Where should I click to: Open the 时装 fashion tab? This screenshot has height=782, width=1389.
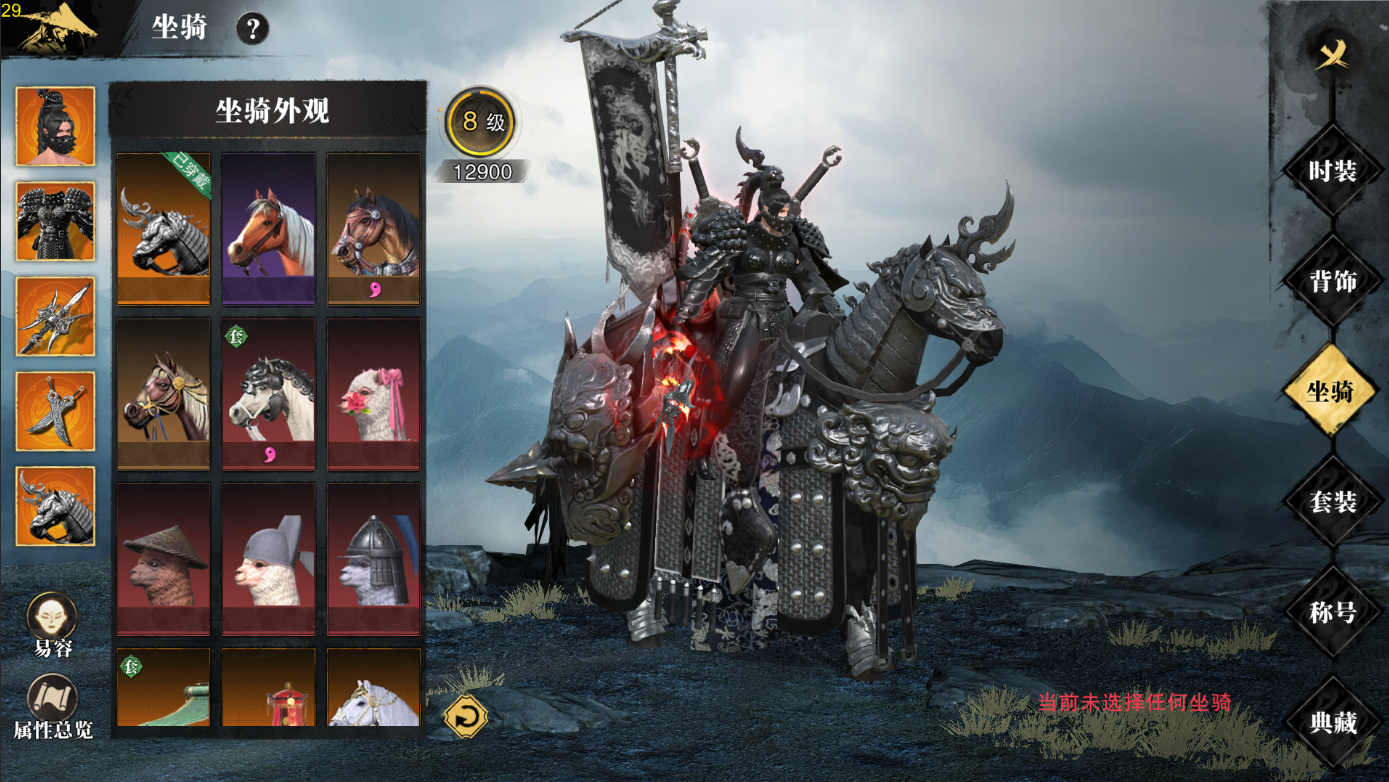(1332, 171)
